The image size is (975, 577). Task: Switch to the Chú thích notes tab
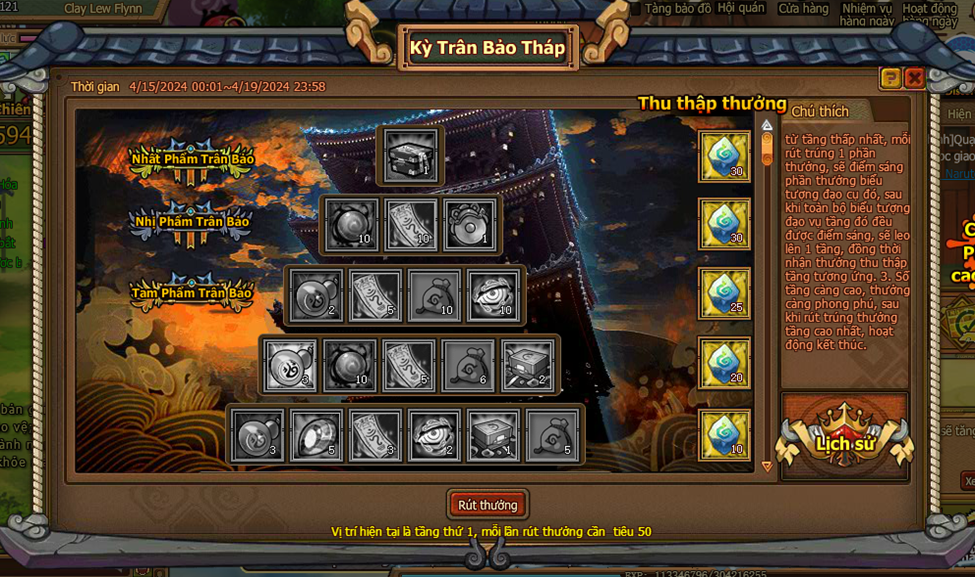(820, 112)
